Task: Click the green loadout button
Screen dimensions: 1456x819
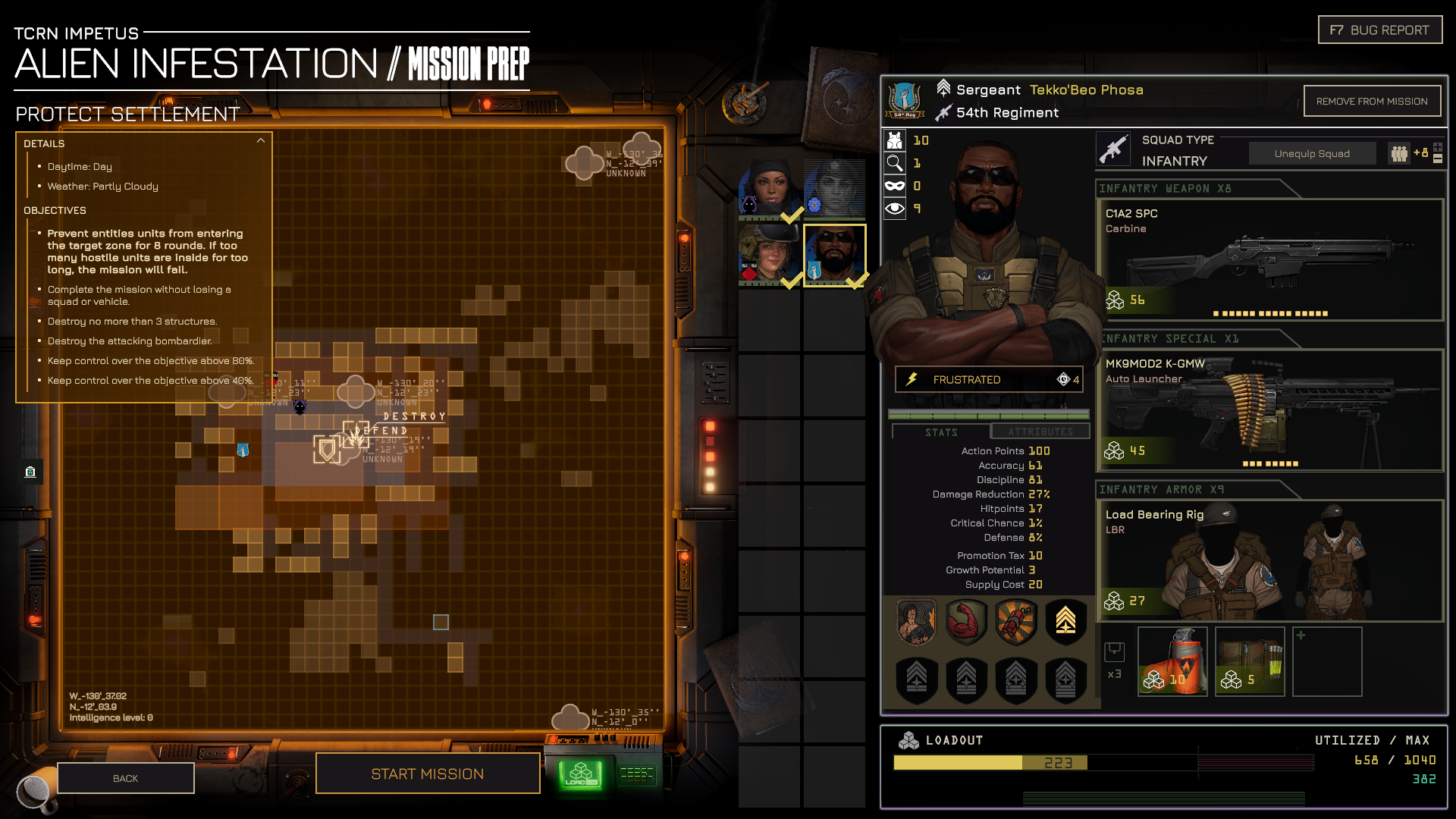Action: [x=581, y=774]
